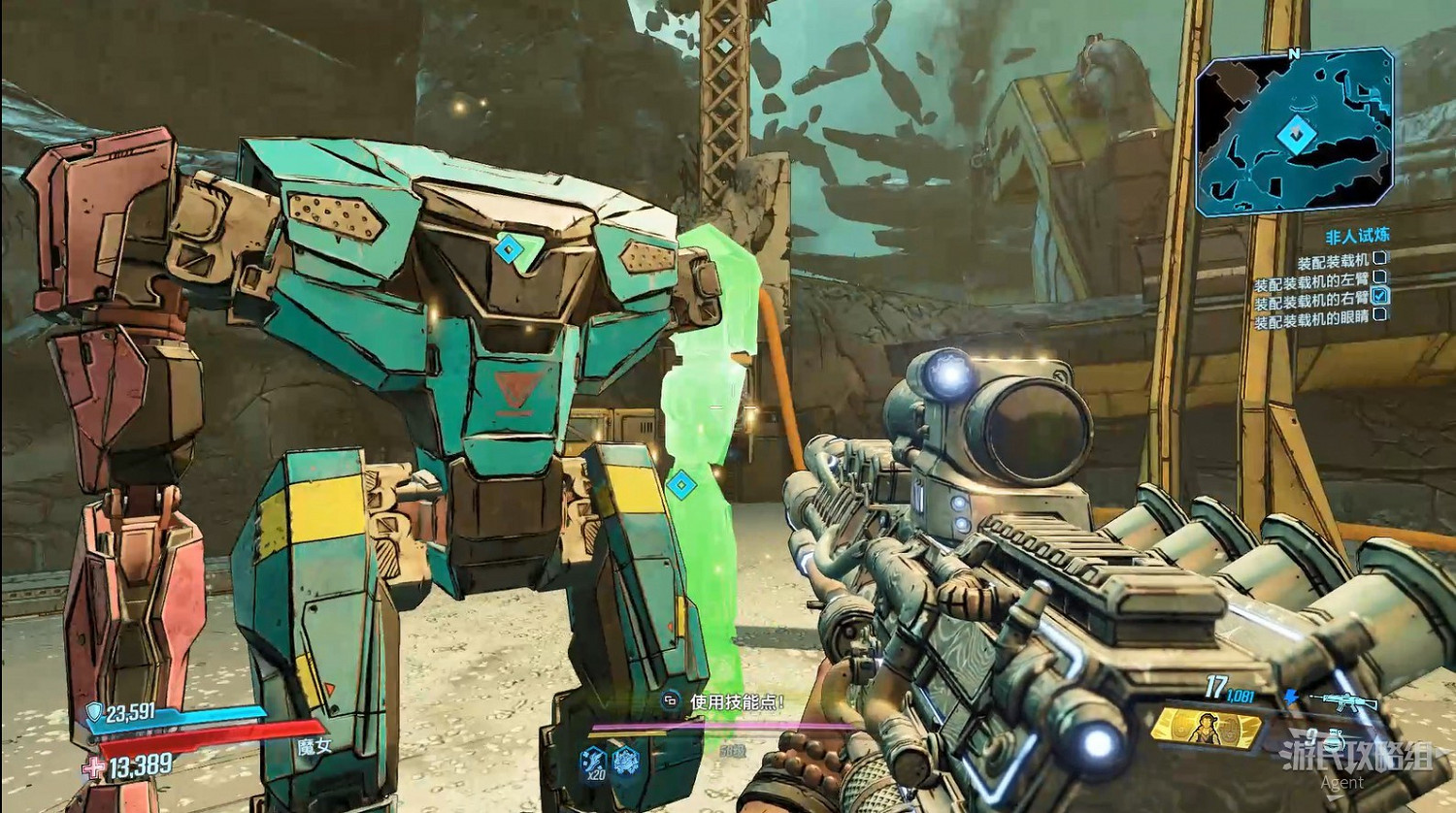This screenshot has width=1456, height=813.
Task: Click the 装配装载机的左臂 objective checkbox
Action: point(1379,277)
